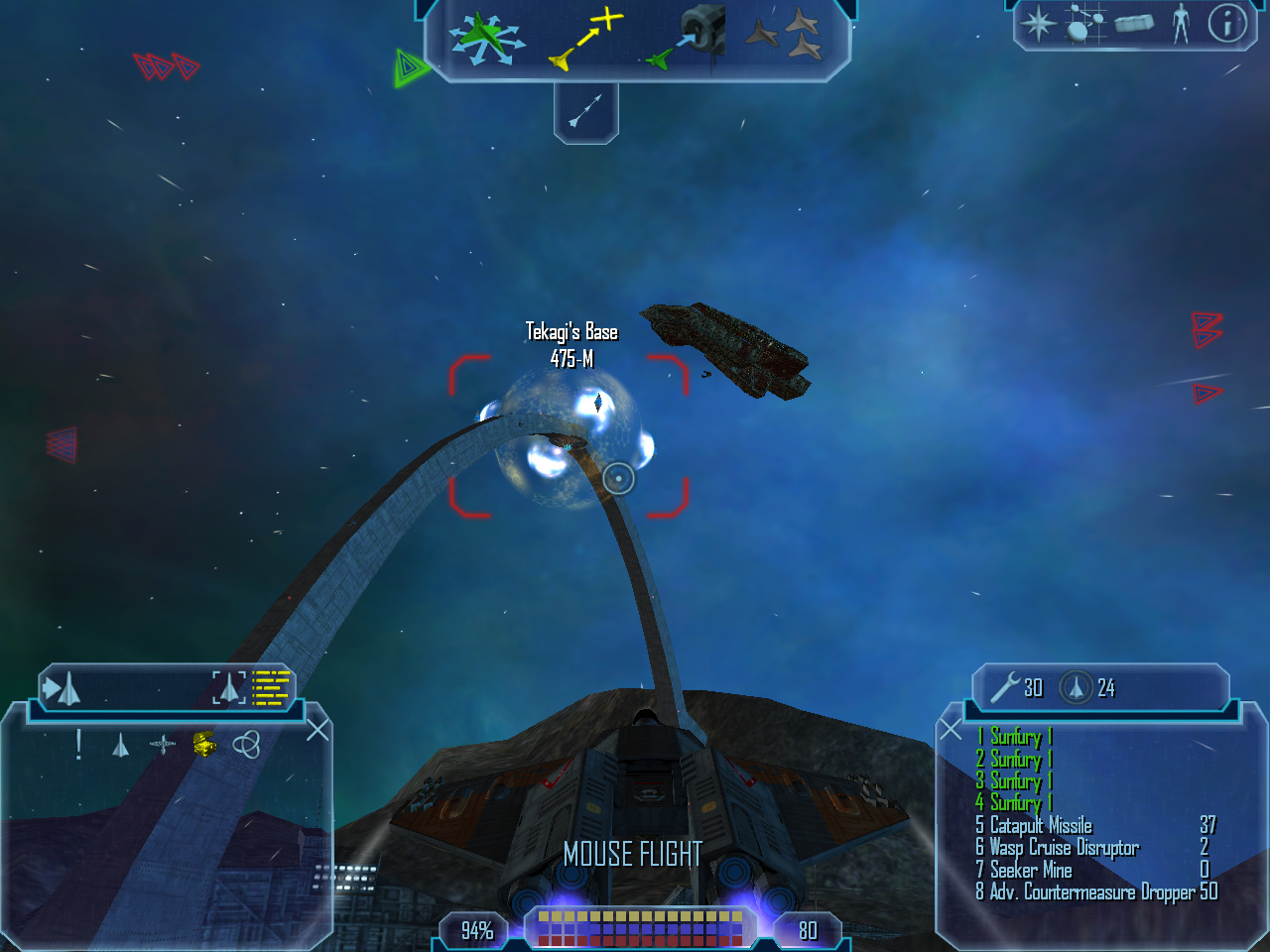1270x952 pixels.
Task: Show ships in the contact list filter
Action: [120, 745]
